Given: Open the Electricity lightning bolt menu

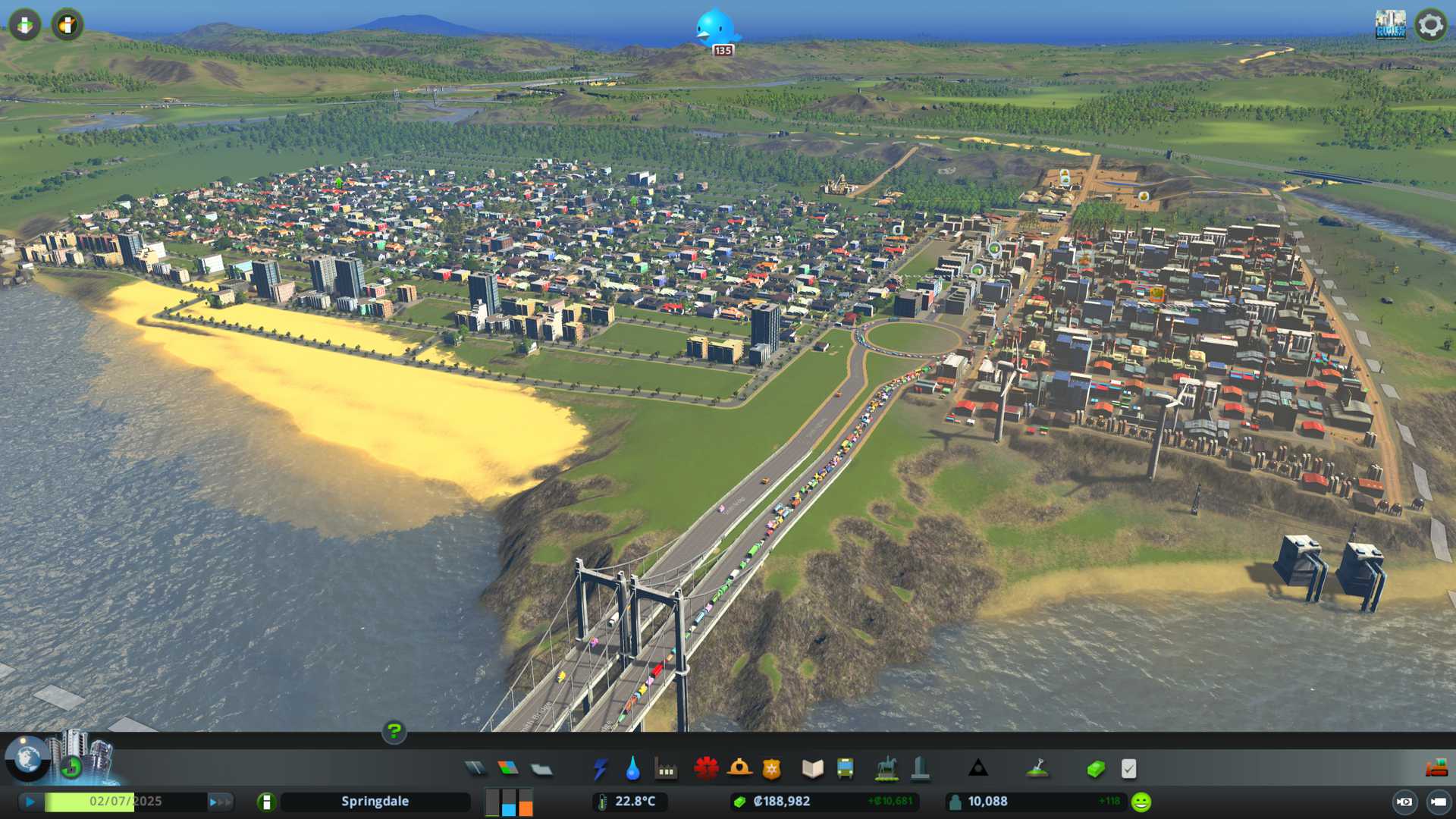Looking at the screenshot, I should [600, 769].
